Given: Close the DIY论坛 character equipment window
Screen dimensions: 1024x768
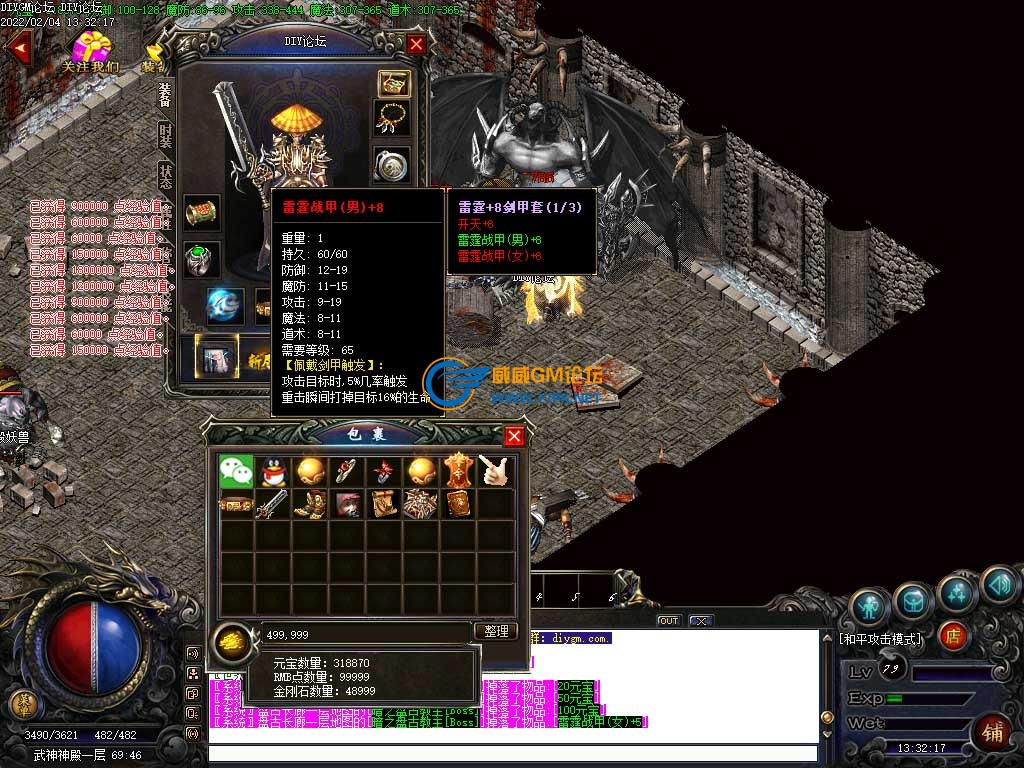Looking at the screenshot, I should pos(417,44).
